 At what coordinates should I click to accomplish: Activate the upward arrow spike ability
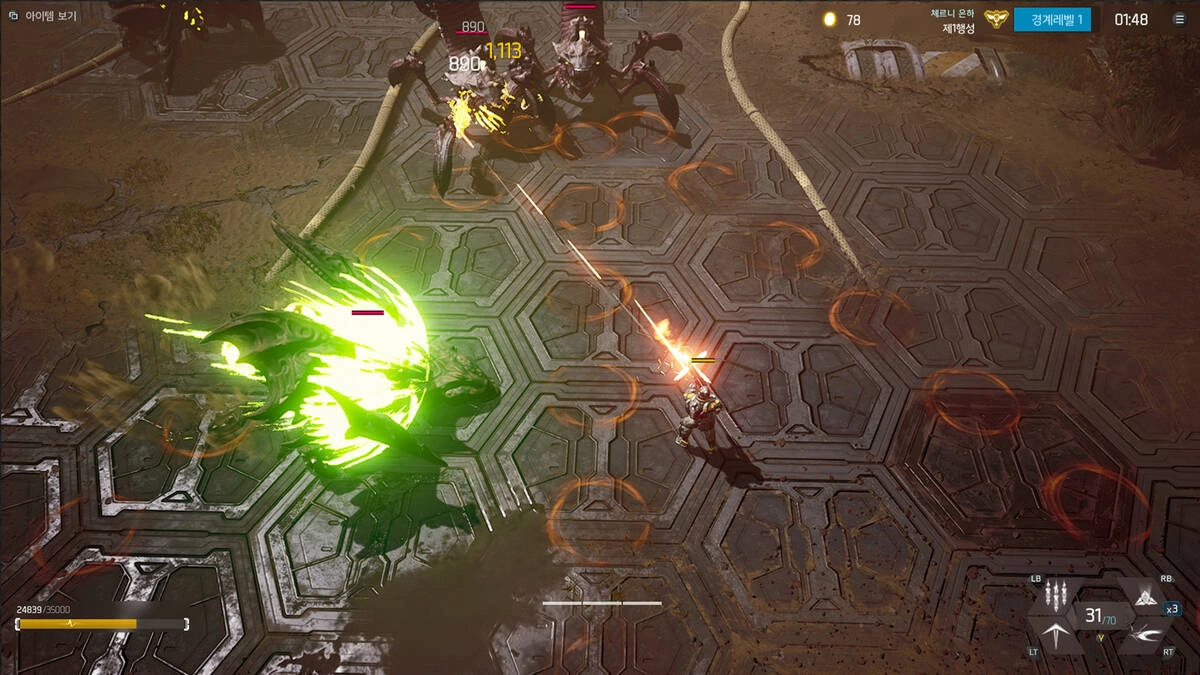(x=1055, y=634)
